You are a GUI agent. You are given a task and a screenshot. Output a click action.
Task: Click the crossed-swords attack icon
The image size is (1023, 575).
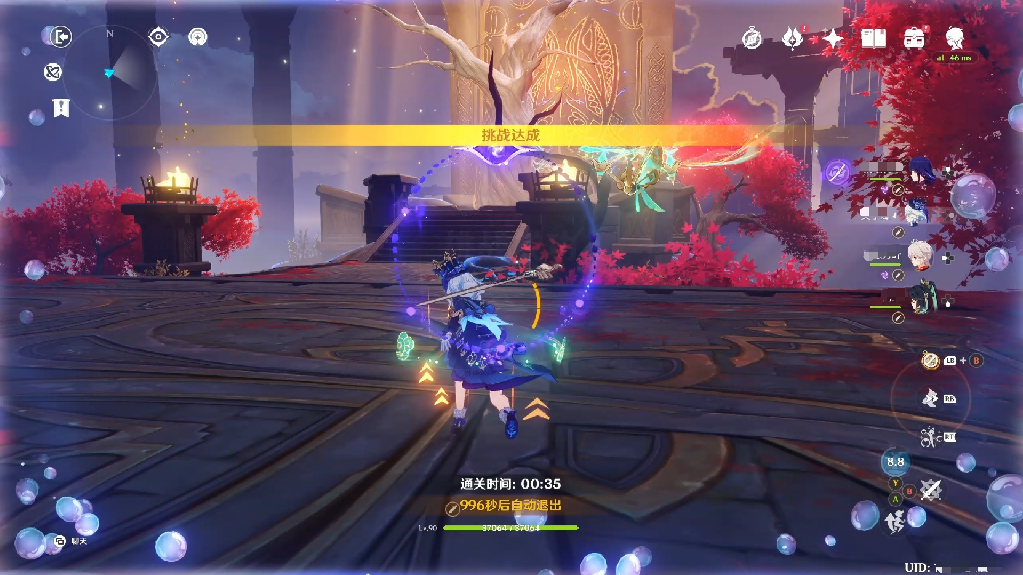click(931, 489)
